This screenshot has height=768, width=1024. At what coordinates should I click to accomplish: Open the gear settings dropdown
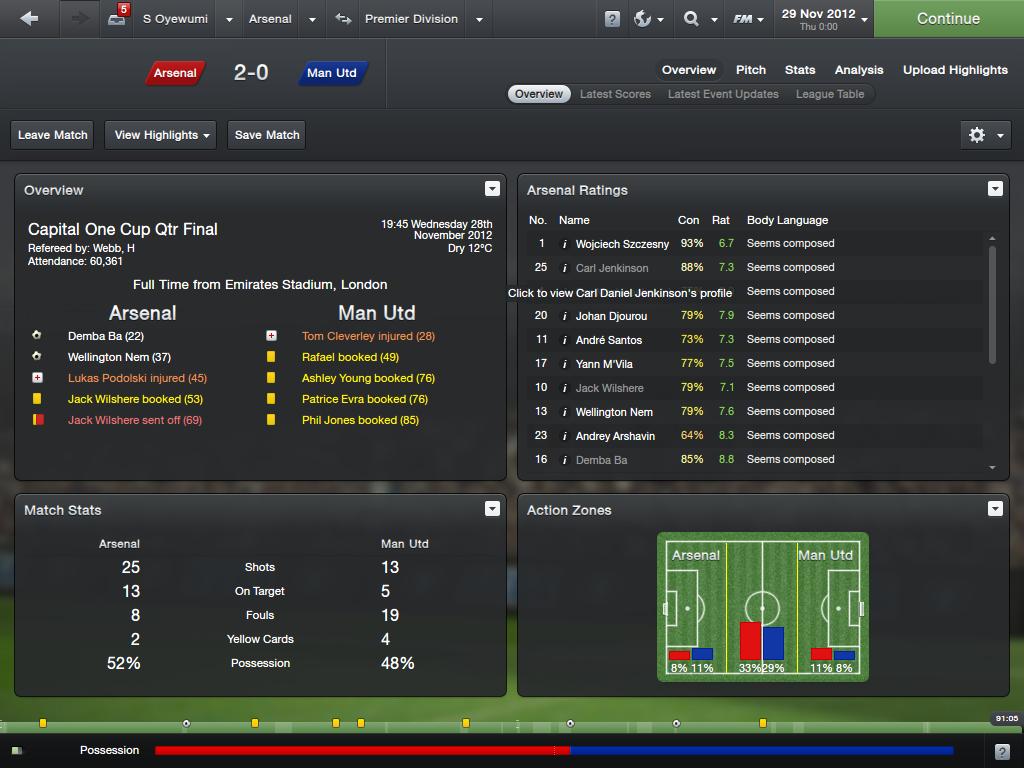pyautogui.click(x=984, y=135)
